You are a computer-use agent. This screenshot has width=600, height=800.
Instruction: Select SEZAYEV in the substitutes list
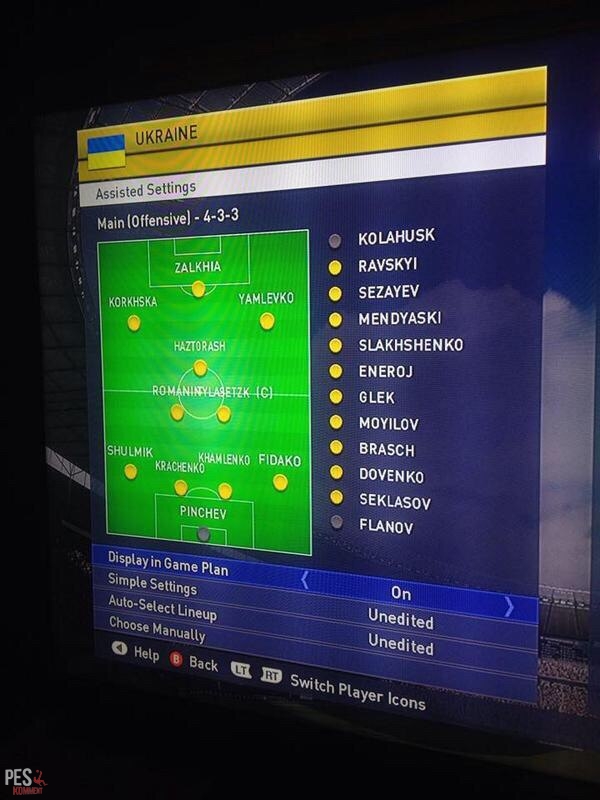tap(389, 292)
